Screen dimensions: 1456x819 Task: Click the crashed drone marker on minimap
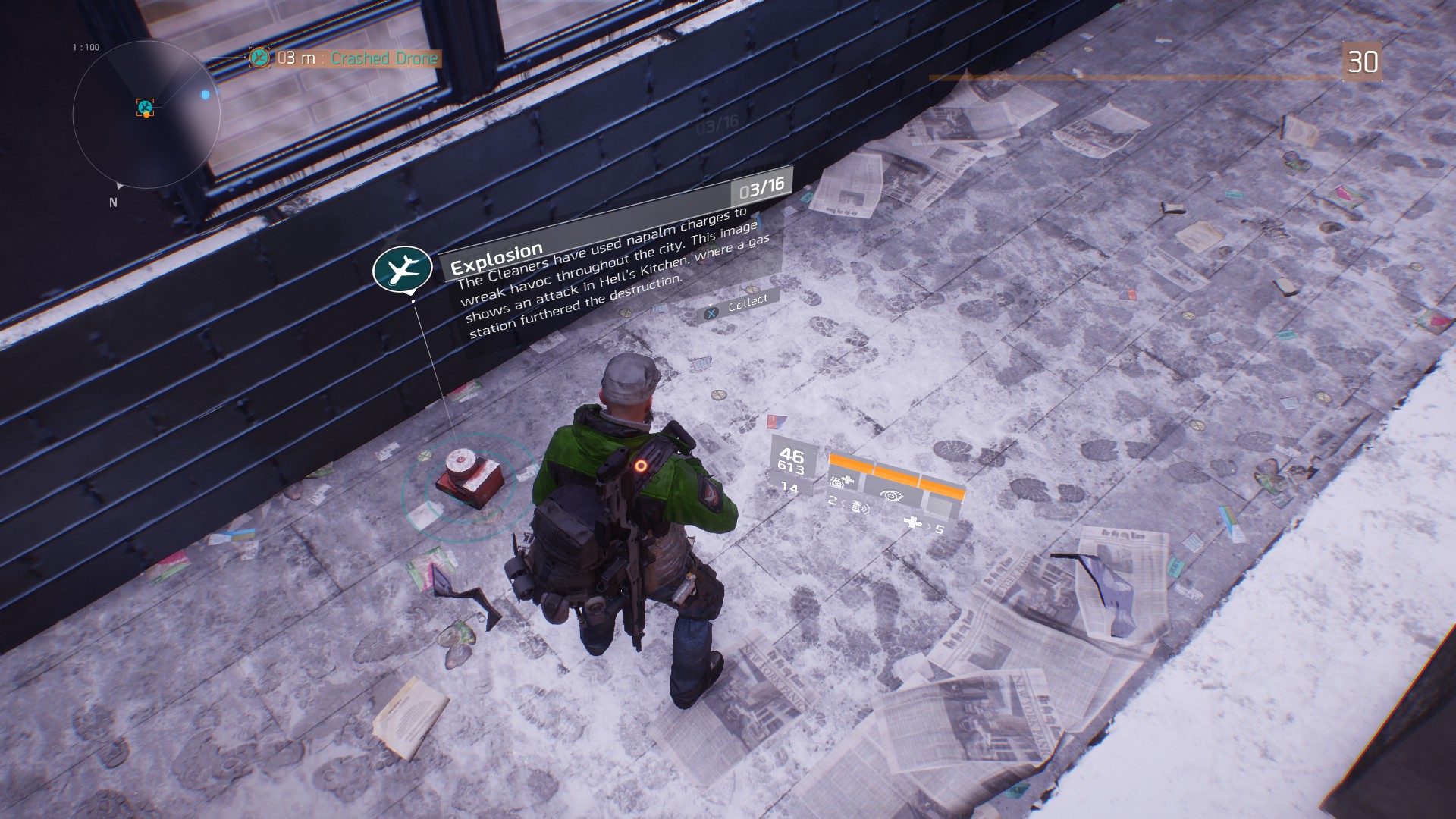tap(145, 107)
